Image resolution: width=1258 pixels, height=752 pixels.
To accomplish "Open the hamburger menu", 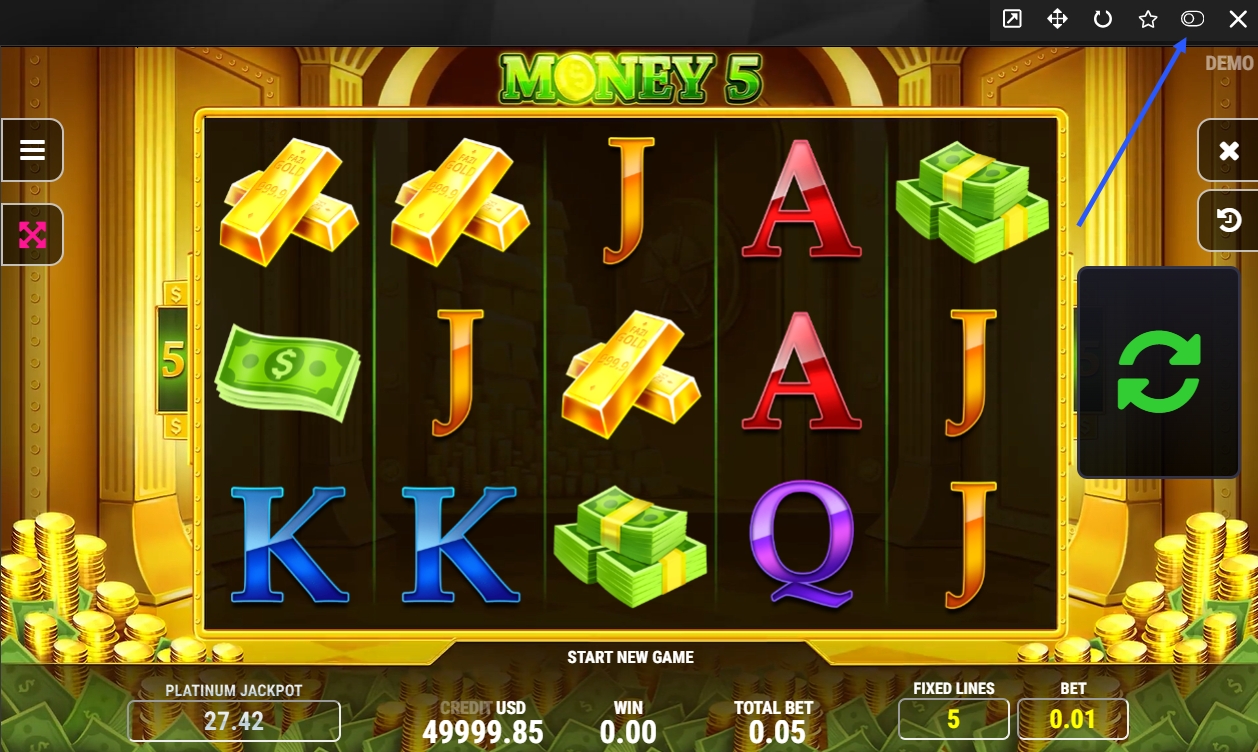I will pos(33,150).
